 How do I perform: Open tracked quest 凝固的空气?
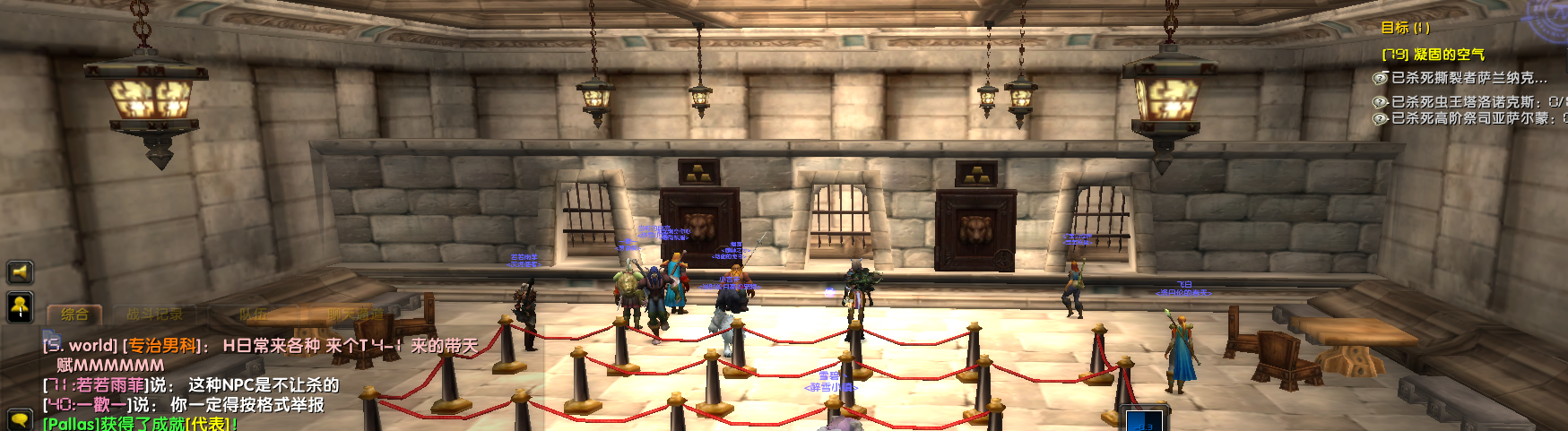[x=1433, y=55]
